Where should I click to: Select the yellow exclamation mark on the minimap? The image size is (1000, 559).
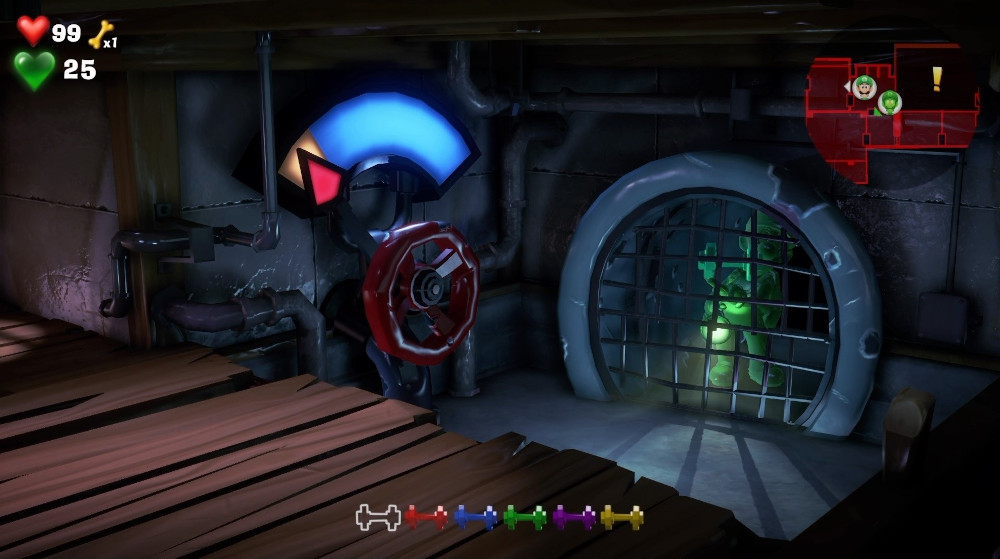(x=937, y=79)
